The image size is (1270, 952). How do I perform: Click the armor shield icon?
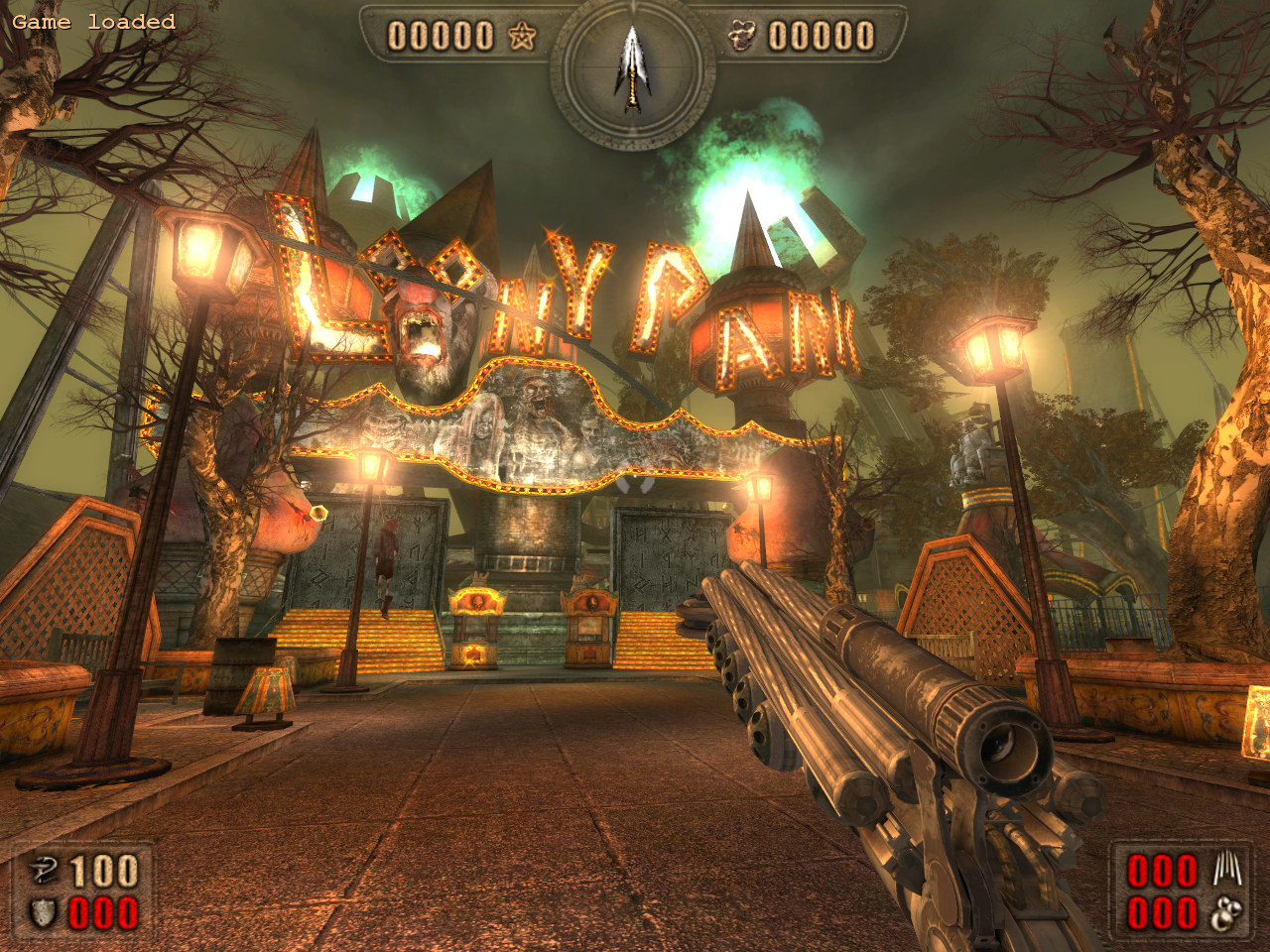(43, 913)
